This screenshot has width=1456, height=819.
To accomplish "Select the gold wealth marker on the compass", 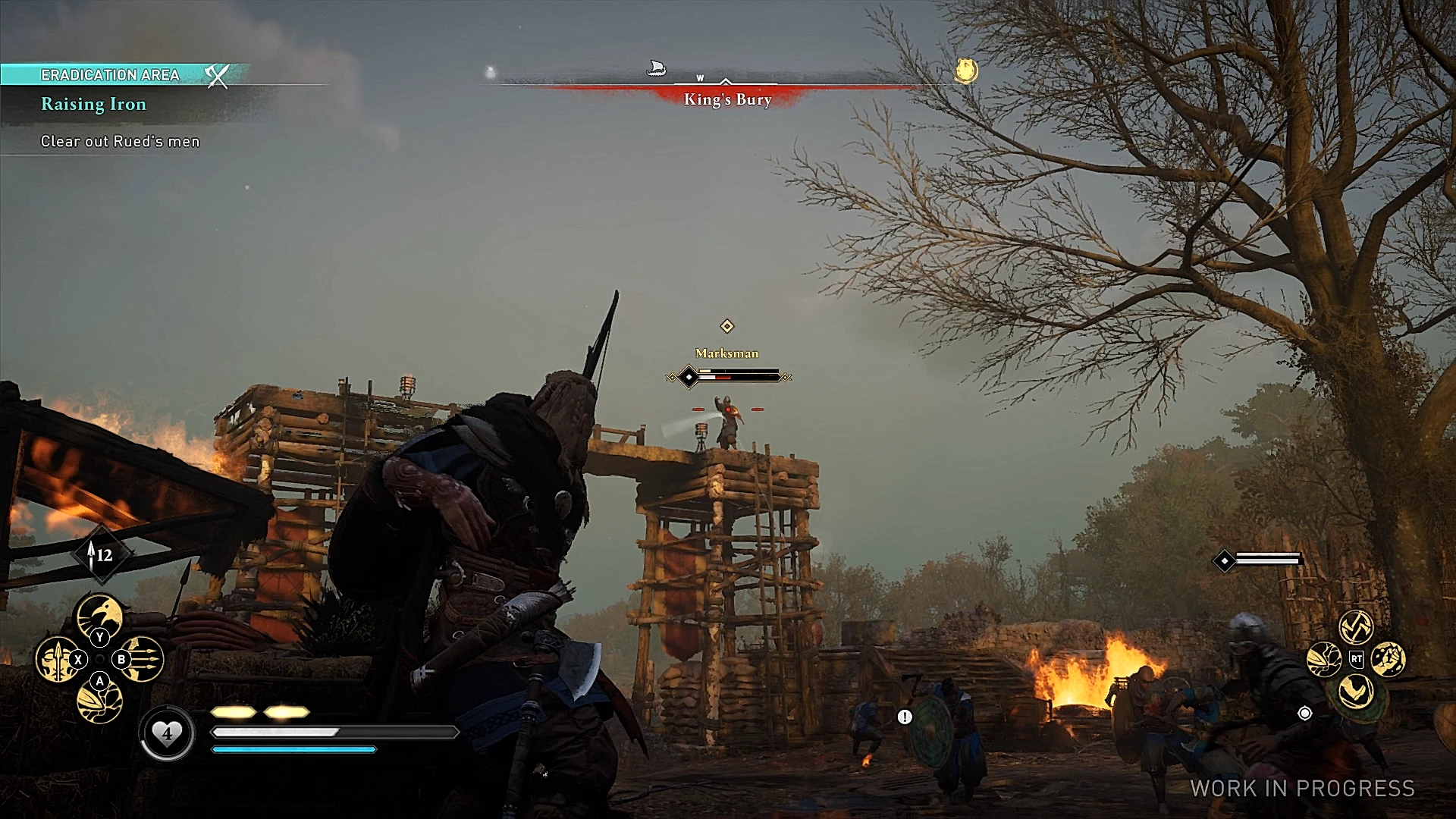I will (x=965, y=71).
